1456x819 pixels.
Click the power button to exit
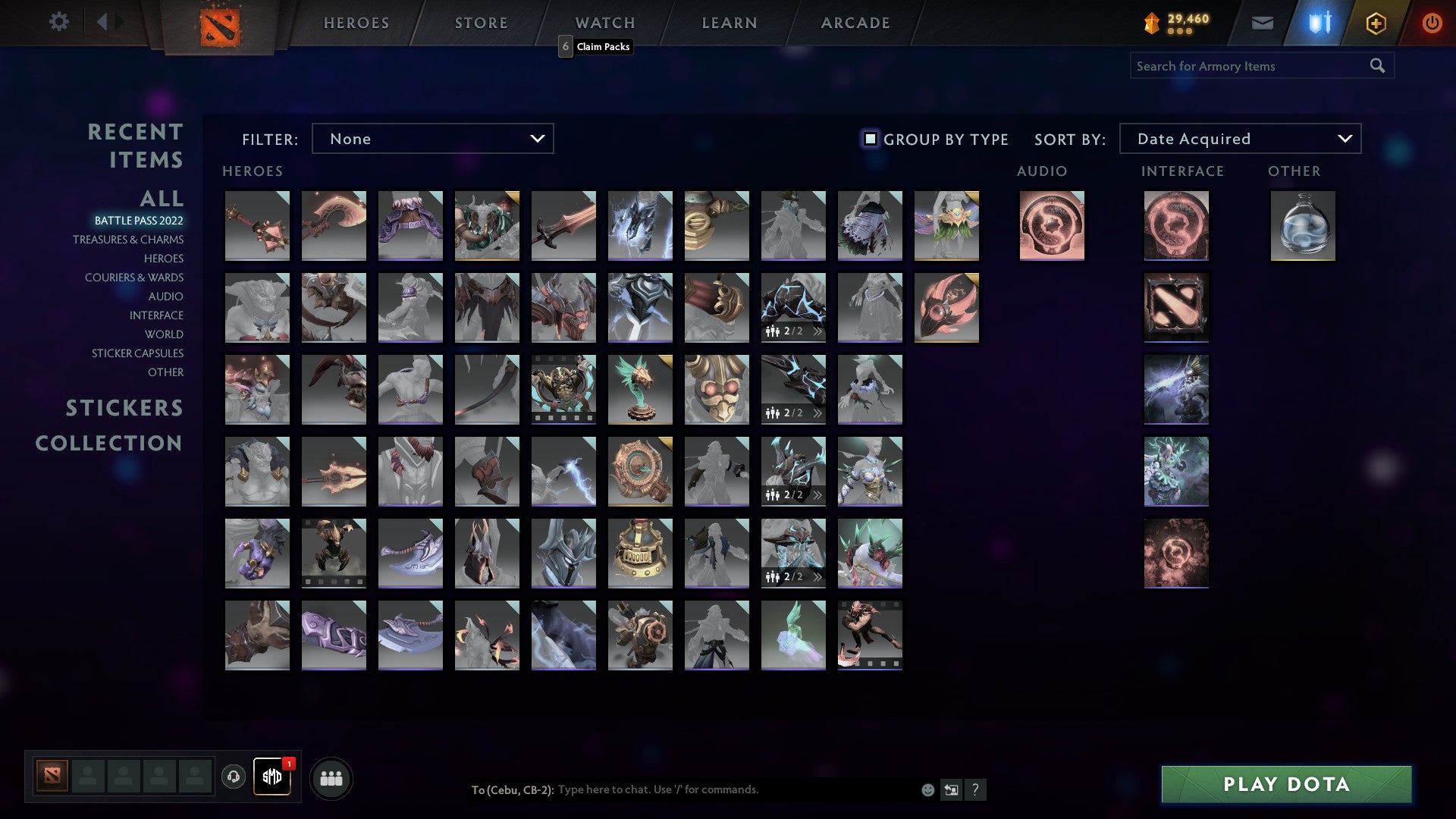[x=1433, y=23]
